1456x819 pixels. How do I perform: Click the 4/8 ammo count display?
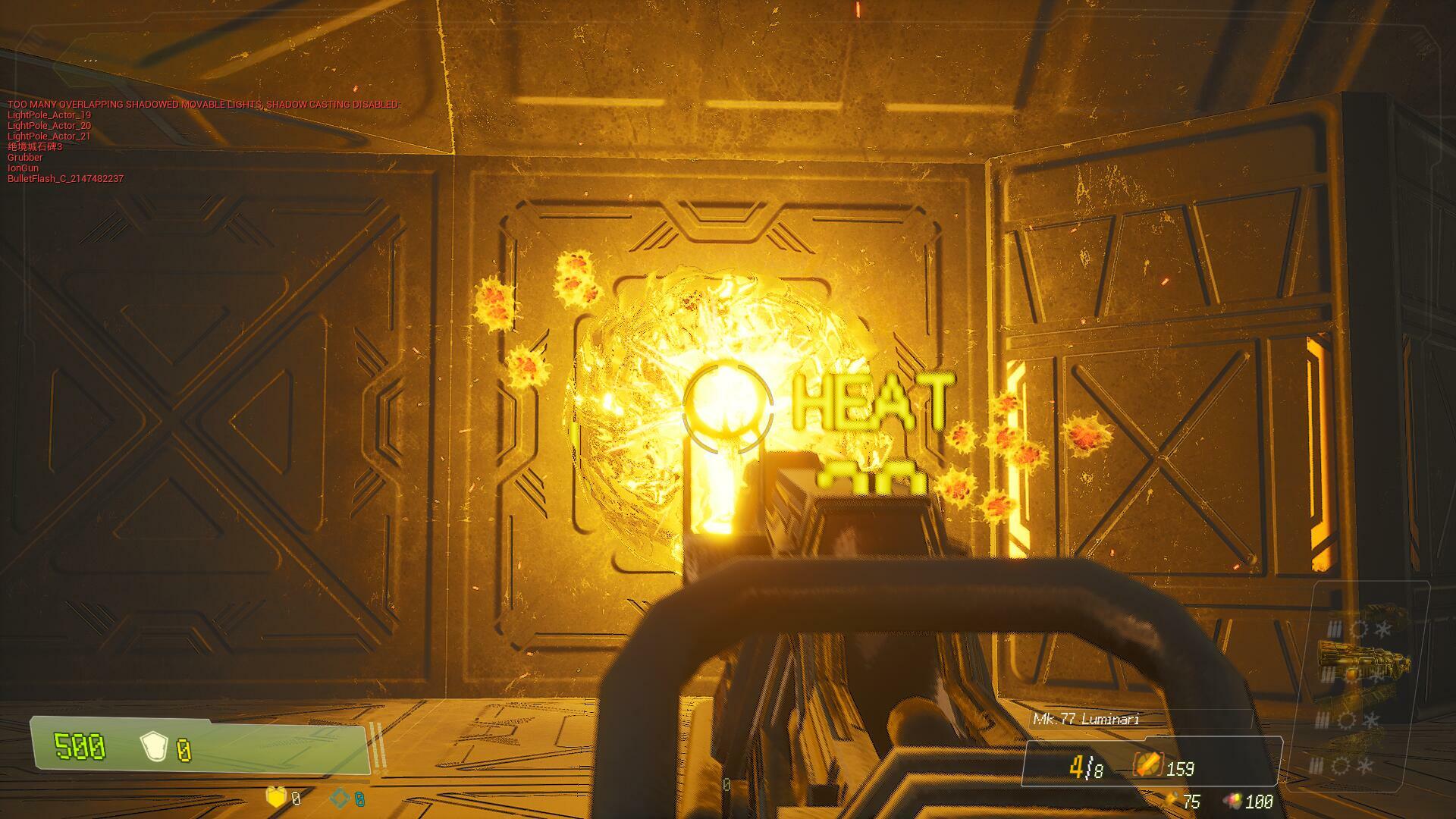[x=1084, y=767]
